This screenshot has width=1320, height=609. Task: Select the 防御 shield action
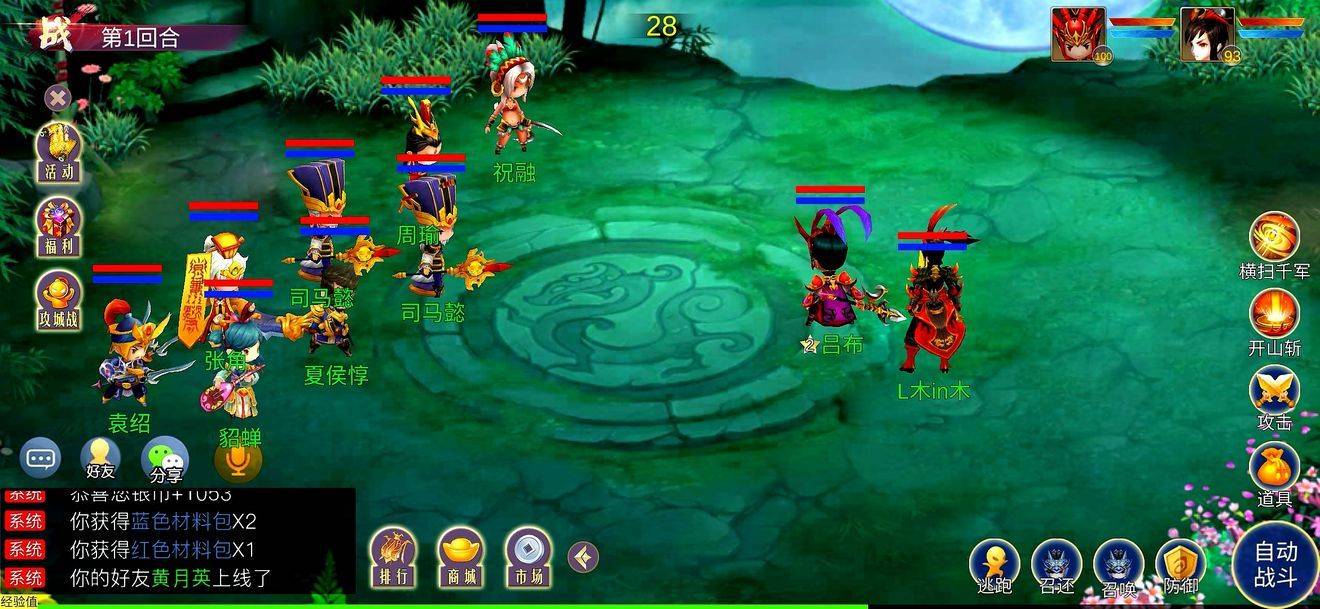pyautogui.click(x=1180, y=565)
